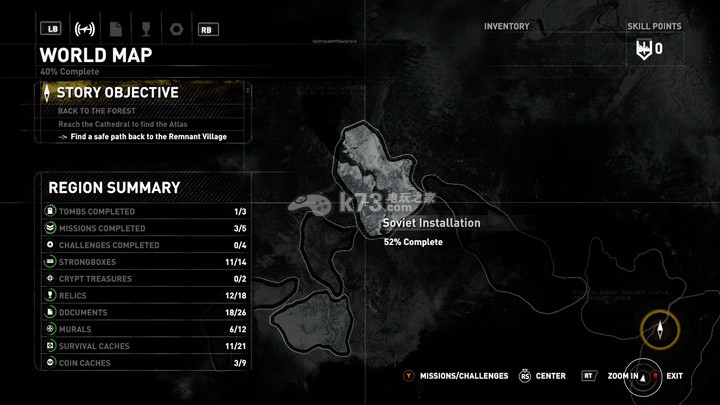Image resolution: width=720 pixels, height=405 pixels.
Task: Pick the Crypt Treasures summary row
Action: 145,279
